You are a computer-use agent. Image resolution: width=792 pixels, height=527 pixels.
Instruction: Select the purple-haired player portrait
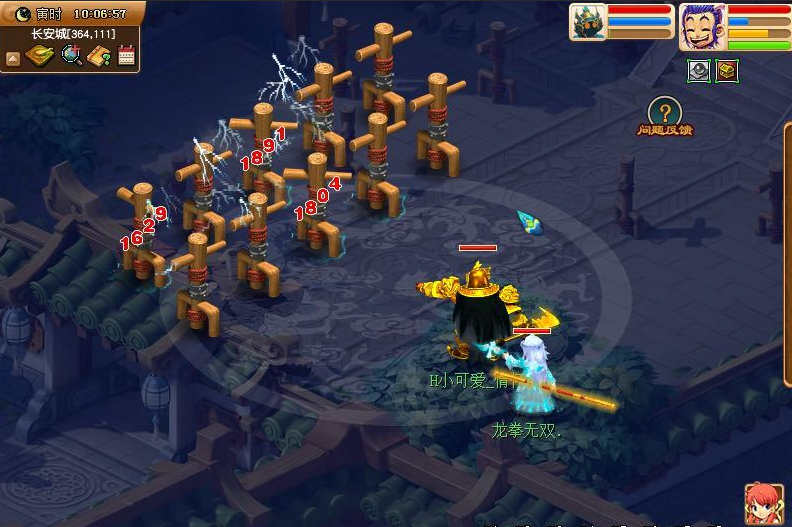click(702, 26)
